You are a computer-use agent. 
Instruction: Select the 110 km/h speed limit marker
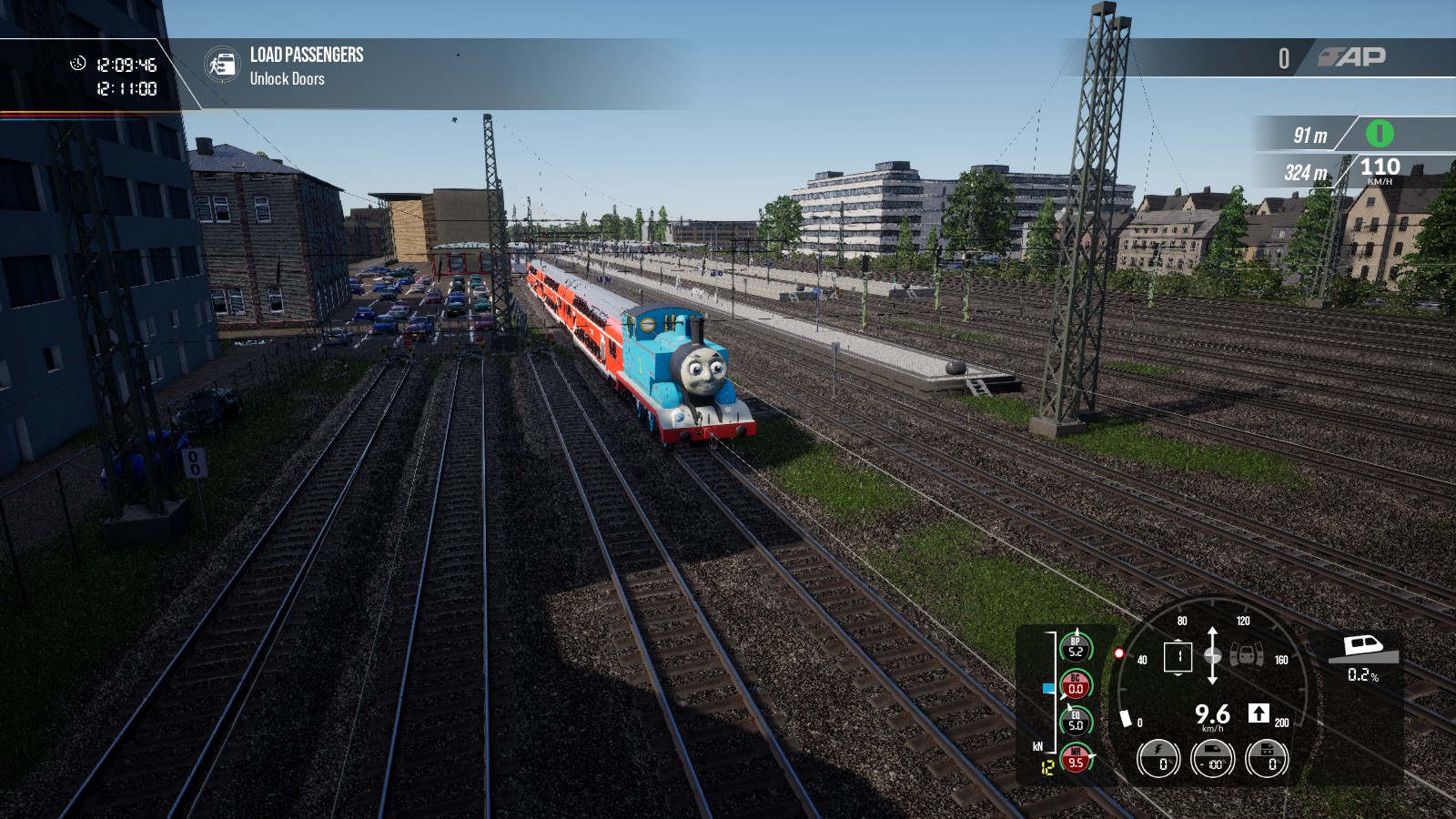click(x=1380, y=169)
